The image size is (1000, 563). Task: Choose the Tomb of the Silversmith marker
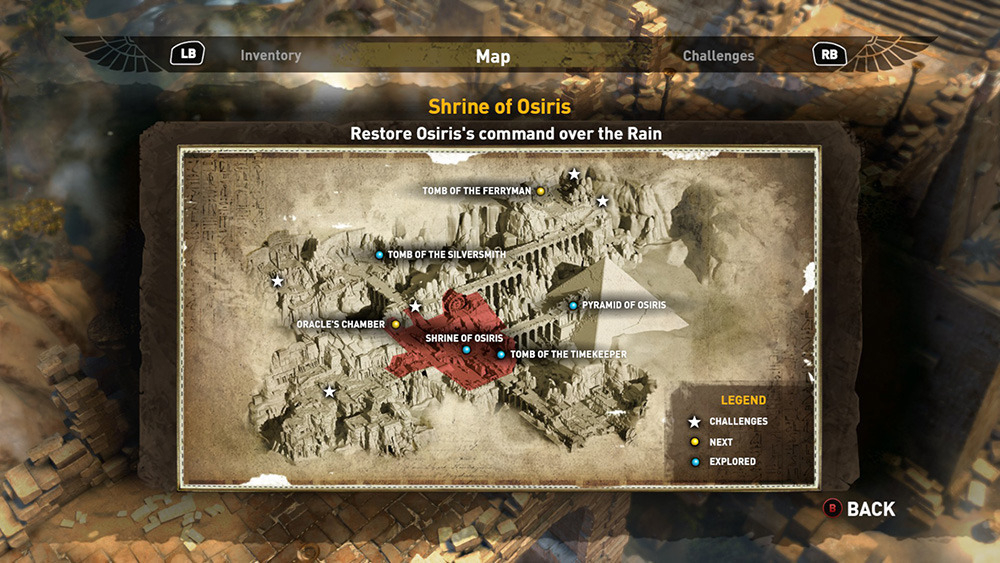[x=380, y=255]
